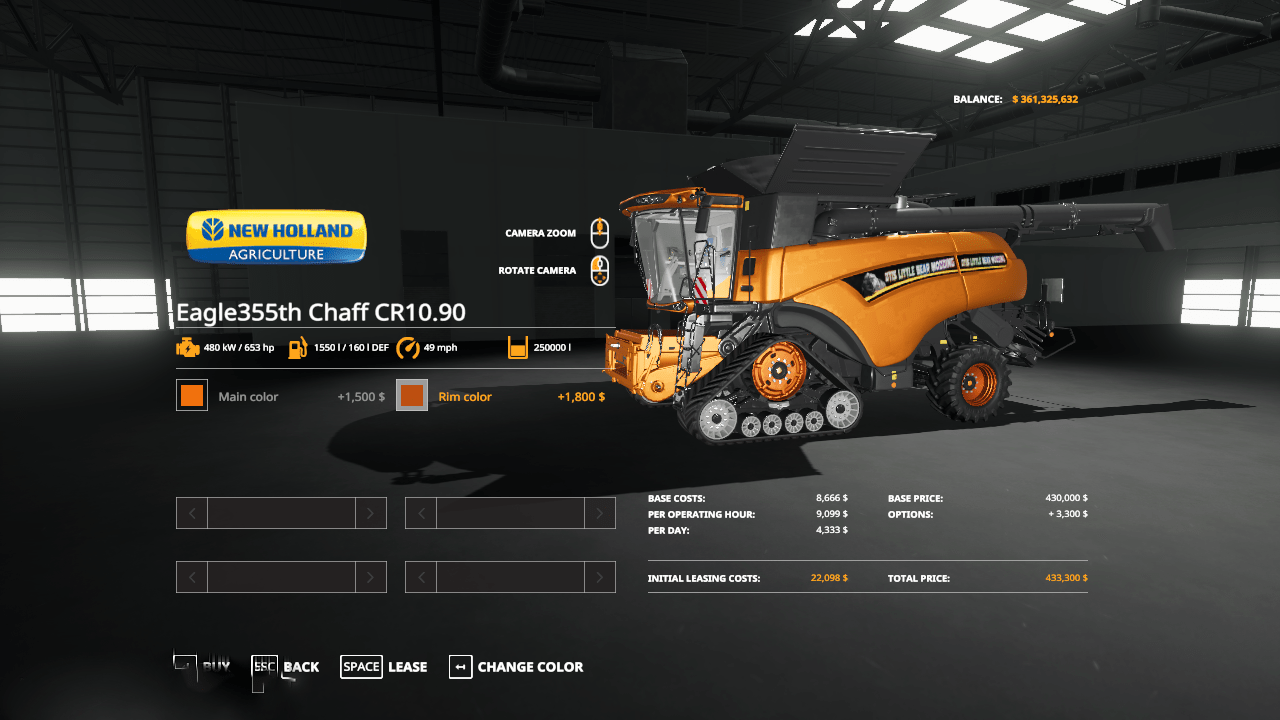Click the speed gauge icon showing 49 mph
Viewport: 1280px width, 720px height.
click(408, 347)
